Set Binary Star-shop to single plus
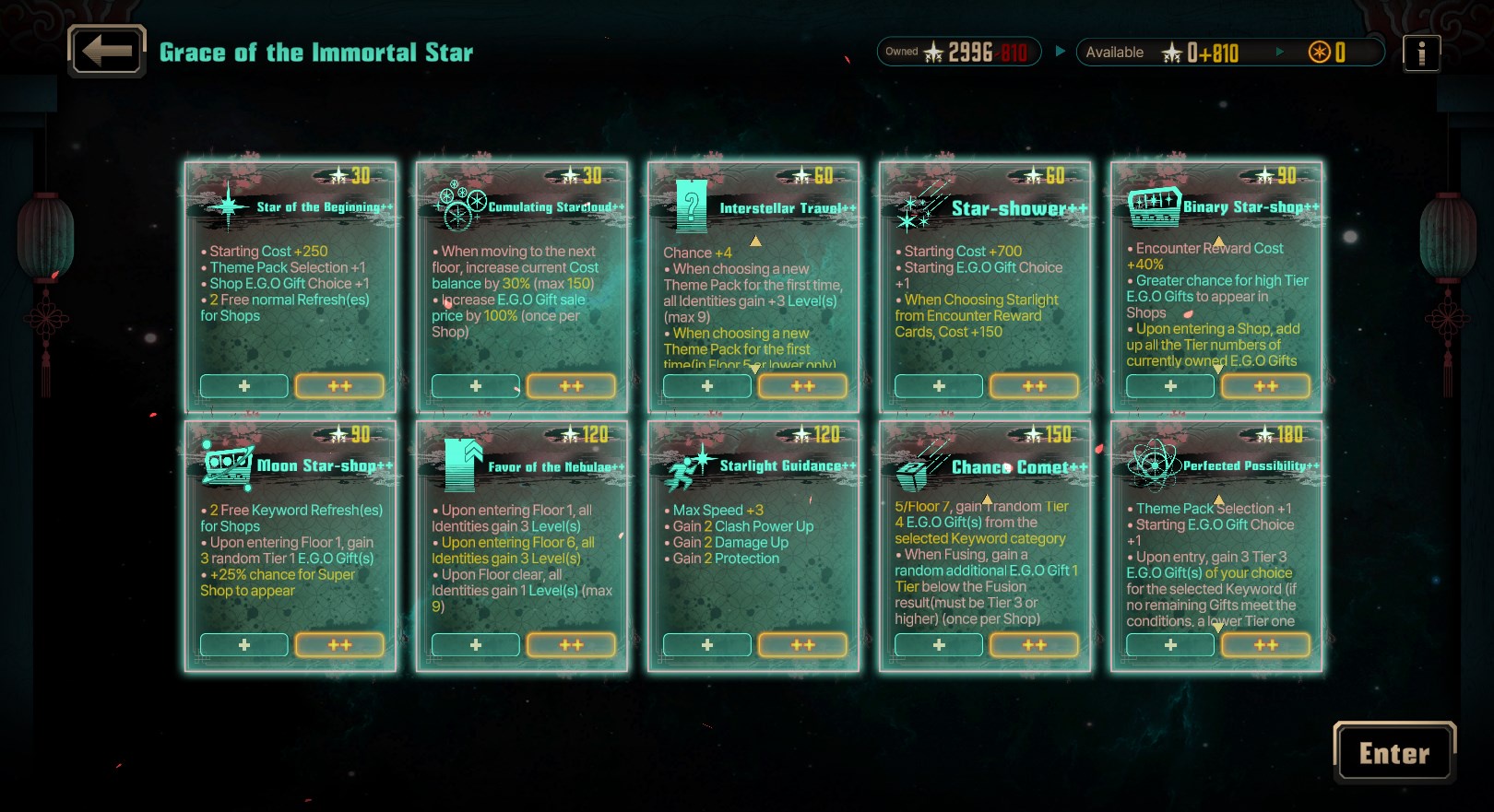The height and width of the screenshot is (812, 1494). (1170, 386)
